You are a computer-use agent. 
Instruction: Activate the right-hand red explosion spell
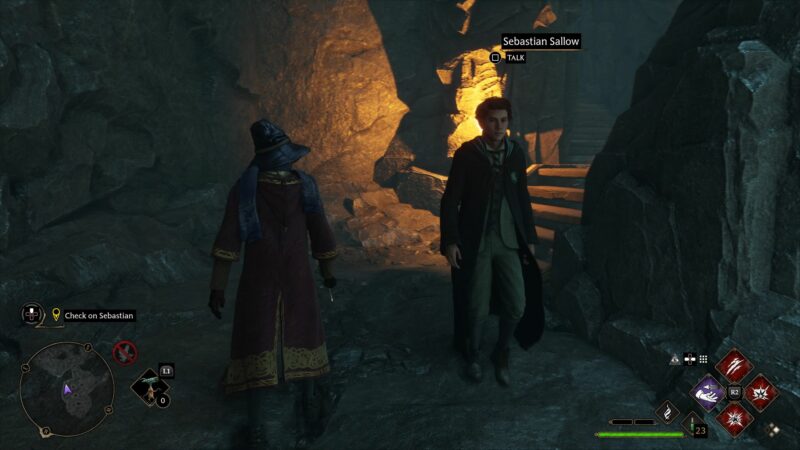[759, 392]
